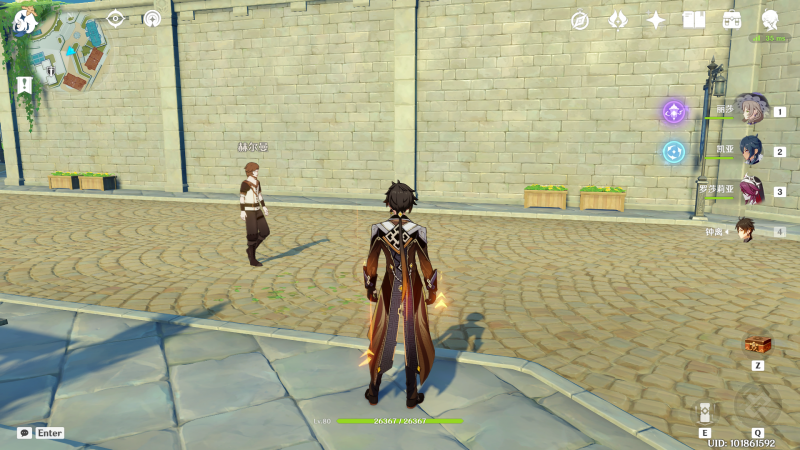Open the character profile head icon

(x=770, y=20)
